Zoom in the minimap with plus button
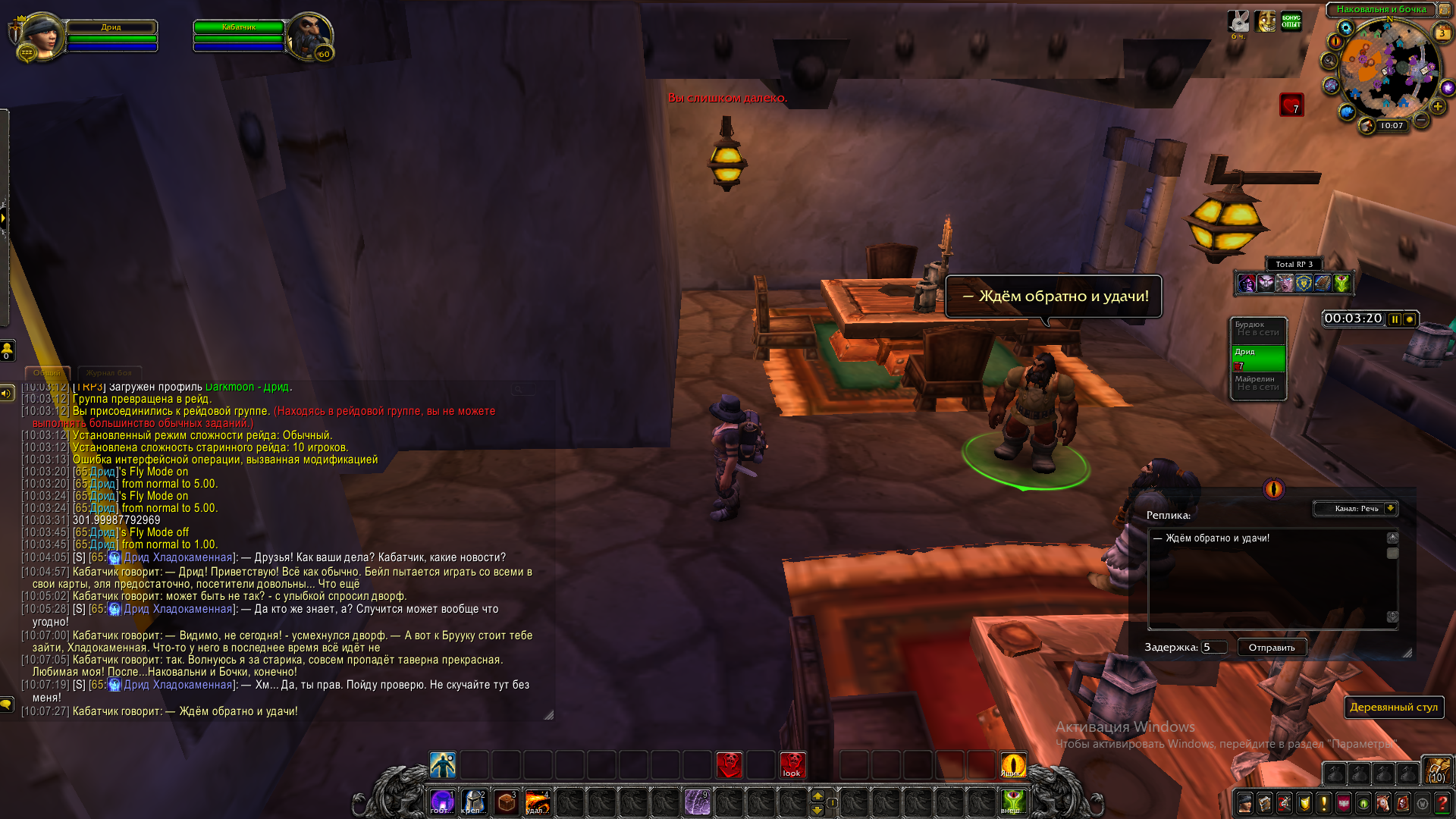Screen dimensions: 1456x819 (1438, 107)
